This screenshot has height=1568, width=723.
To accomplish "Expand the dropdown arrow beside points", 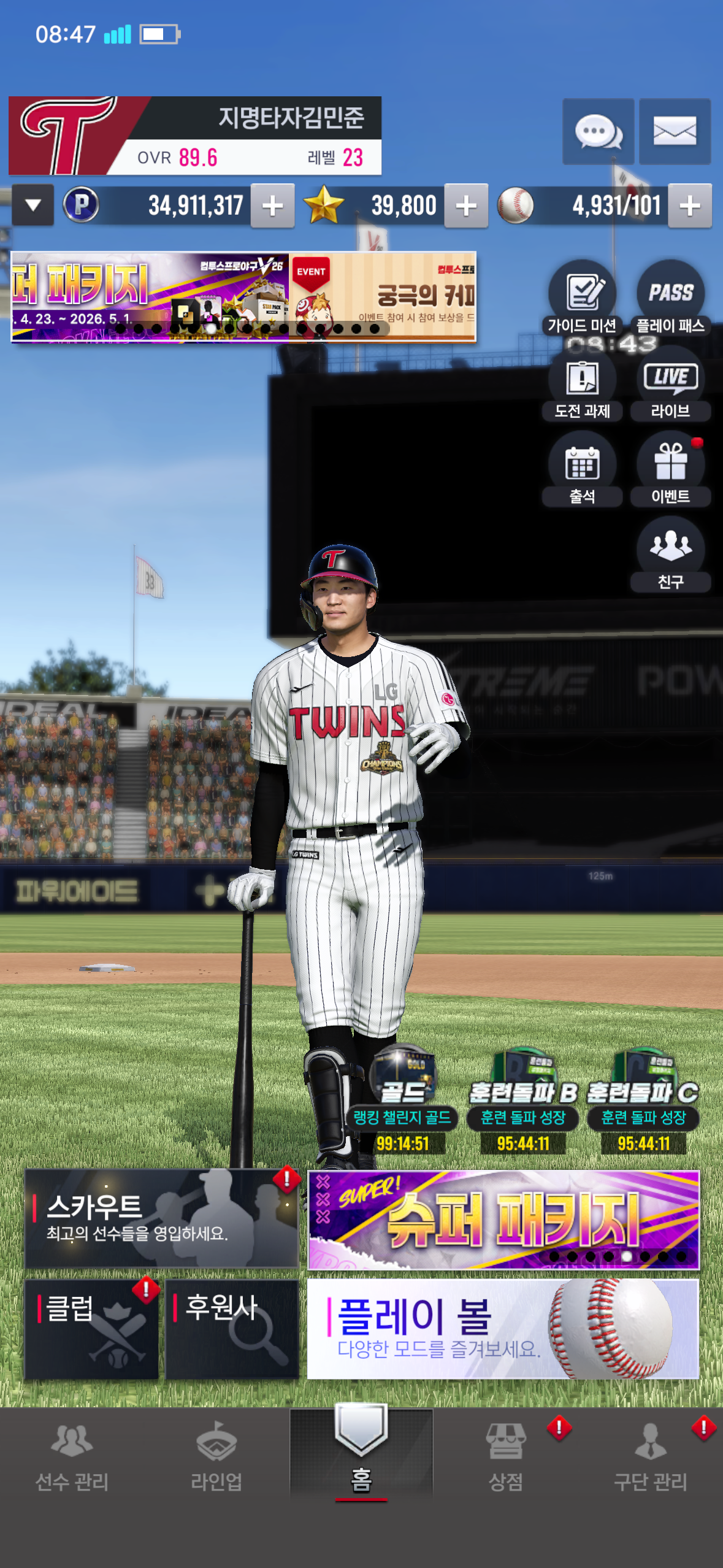I will [33, 206].
